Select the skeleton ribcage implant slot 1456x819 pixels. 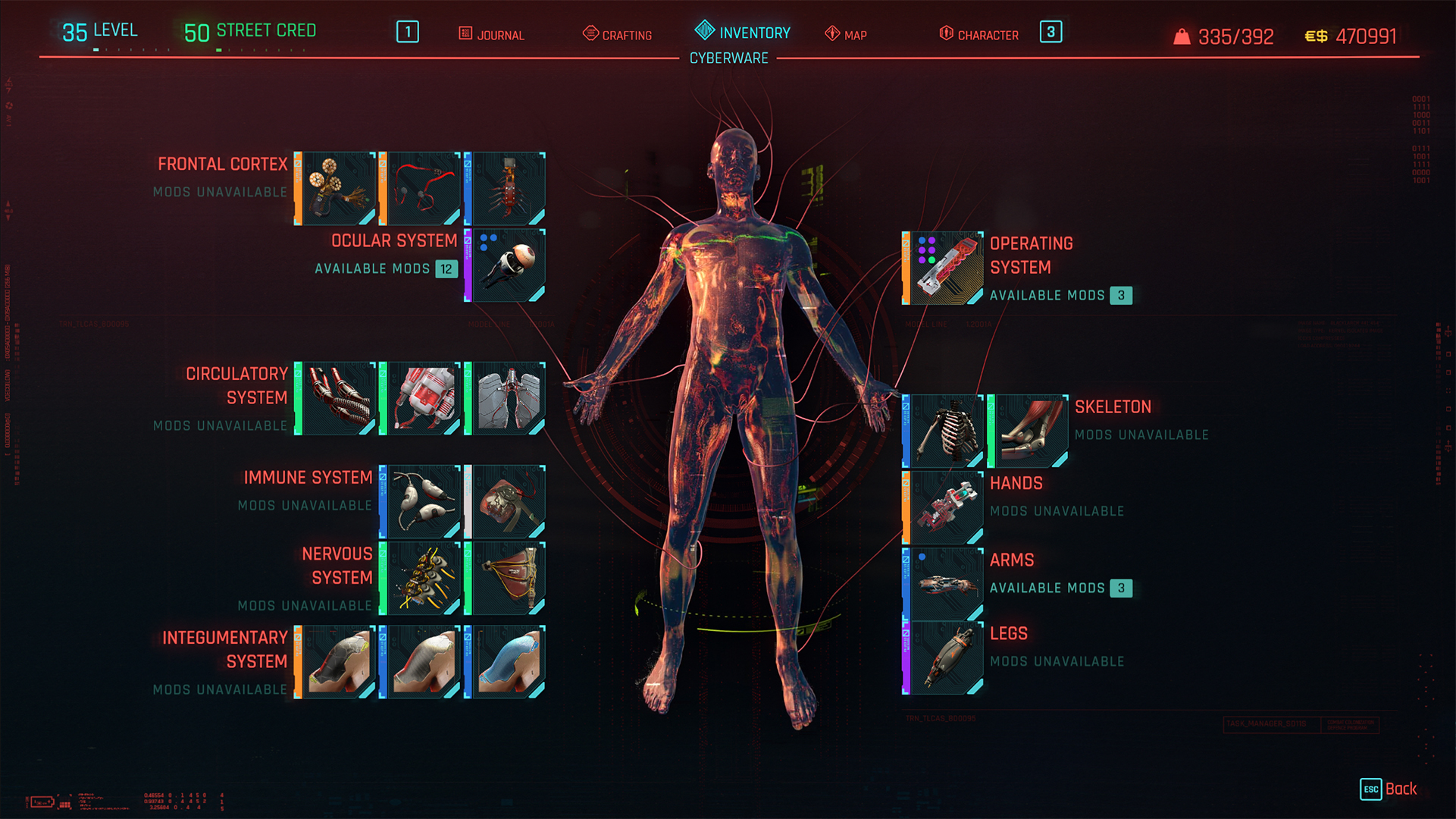(944, 431)
